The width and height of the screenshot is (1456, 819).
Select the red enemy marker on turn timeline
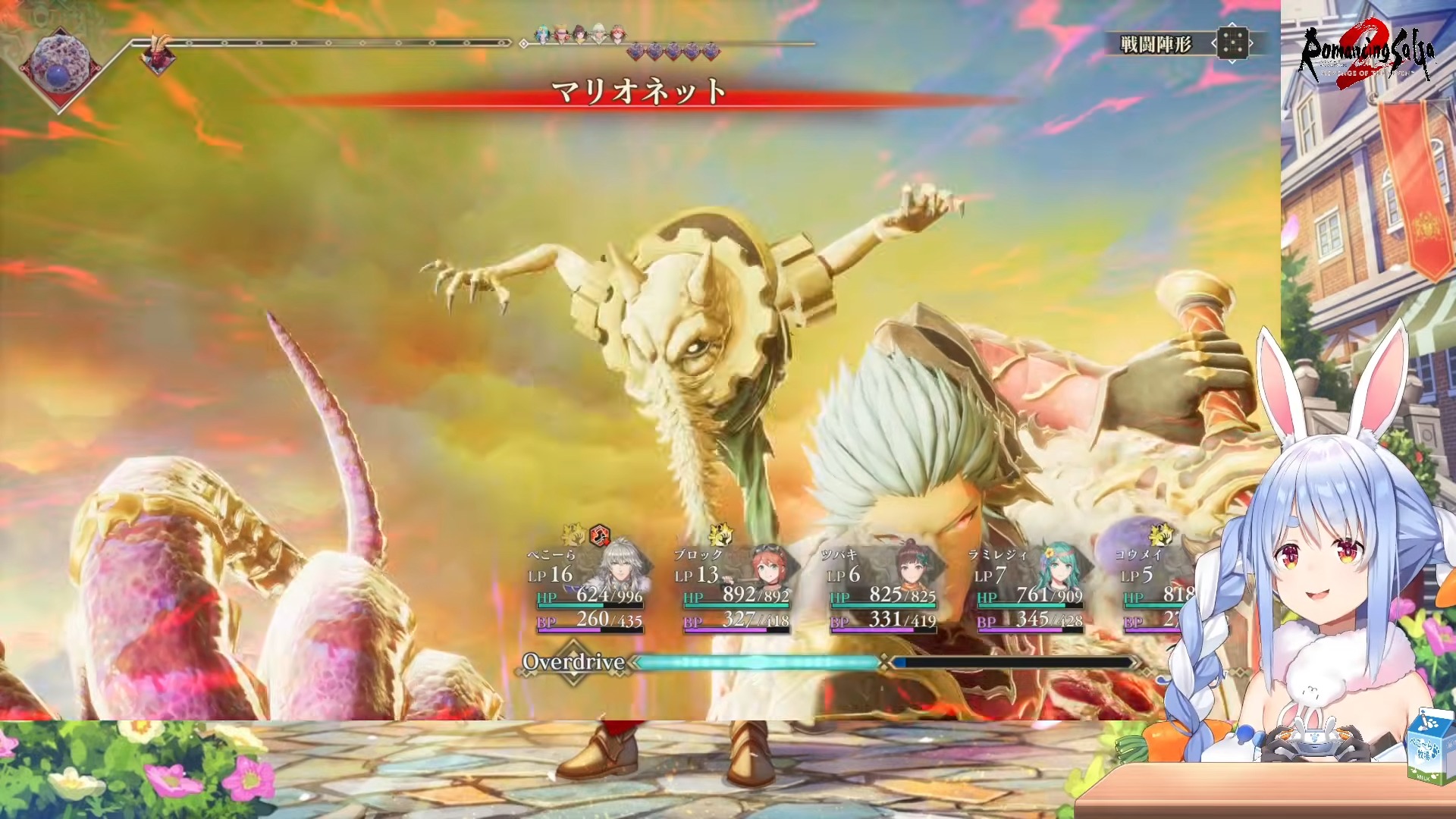[158, 55]
